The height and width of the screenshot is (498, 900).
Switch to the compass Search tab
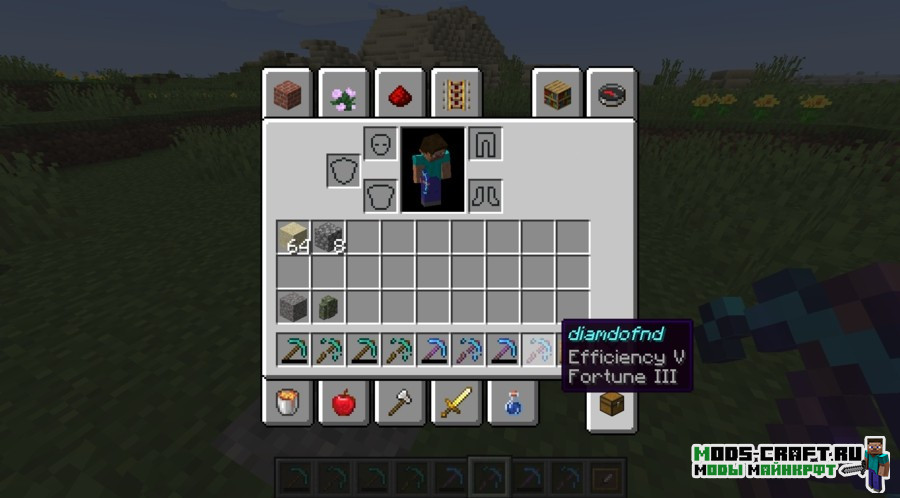point(610,95)
